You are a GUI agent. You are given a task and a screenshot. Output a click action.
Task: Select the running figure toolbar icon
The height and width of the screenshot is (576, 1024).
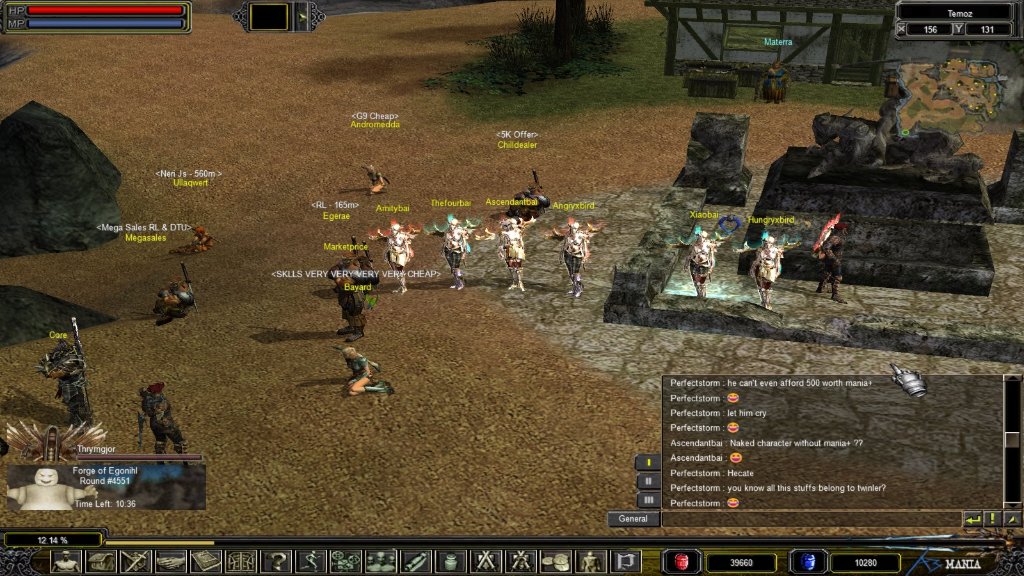pyautogui.click(x=310, y=562)
